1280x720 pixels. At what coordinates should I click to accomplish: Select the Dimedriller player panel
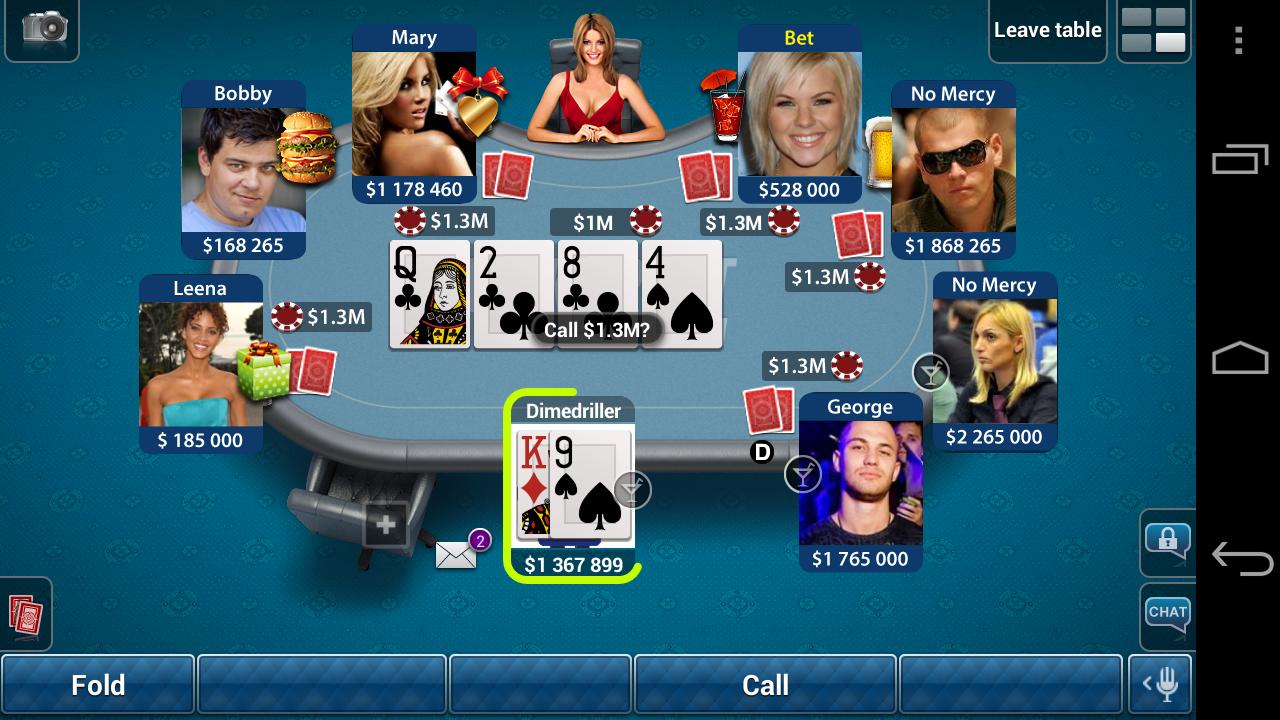click(x=573, y=490)
